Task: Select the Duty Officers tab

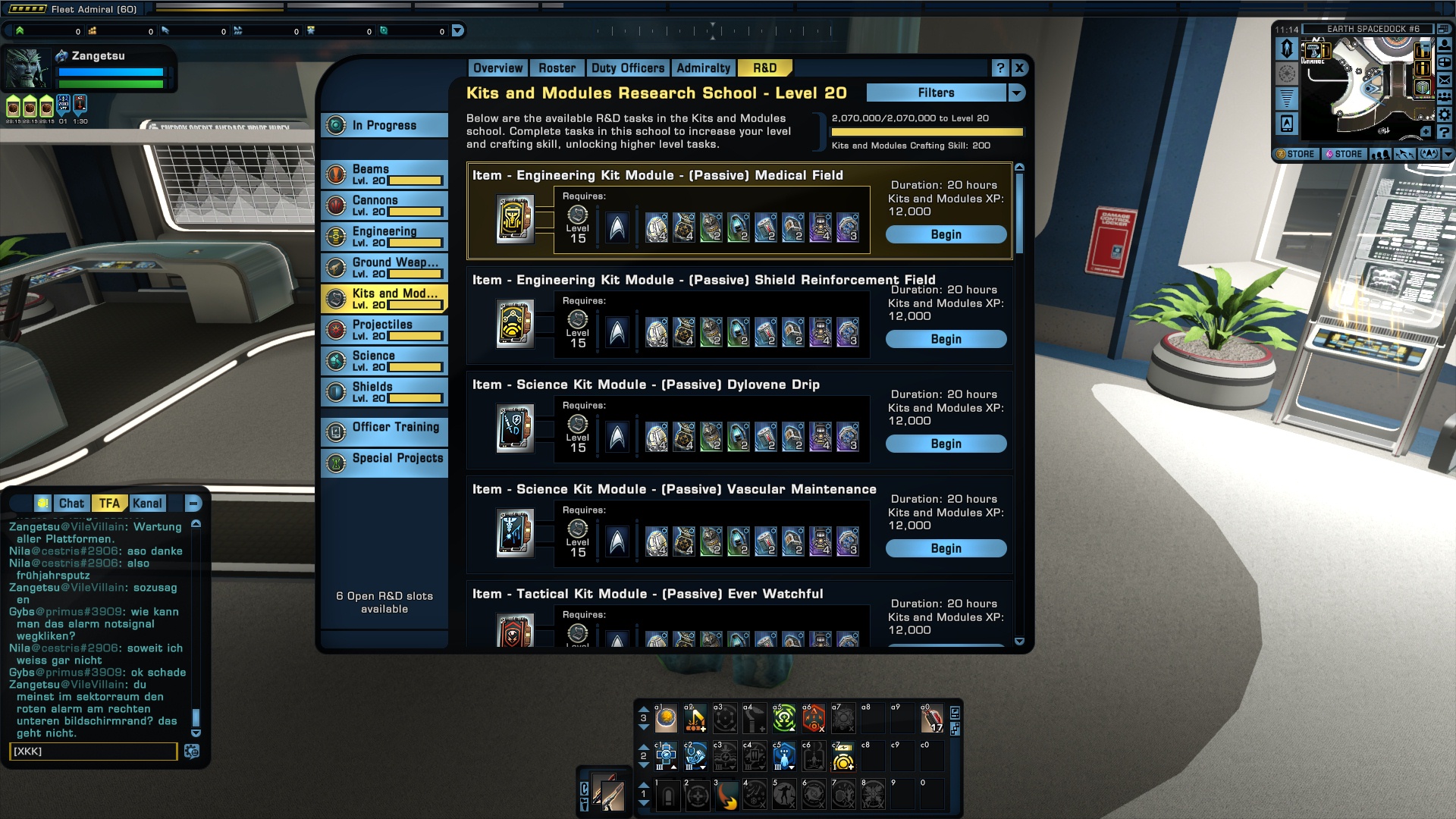Action: [x=627, y=68]
